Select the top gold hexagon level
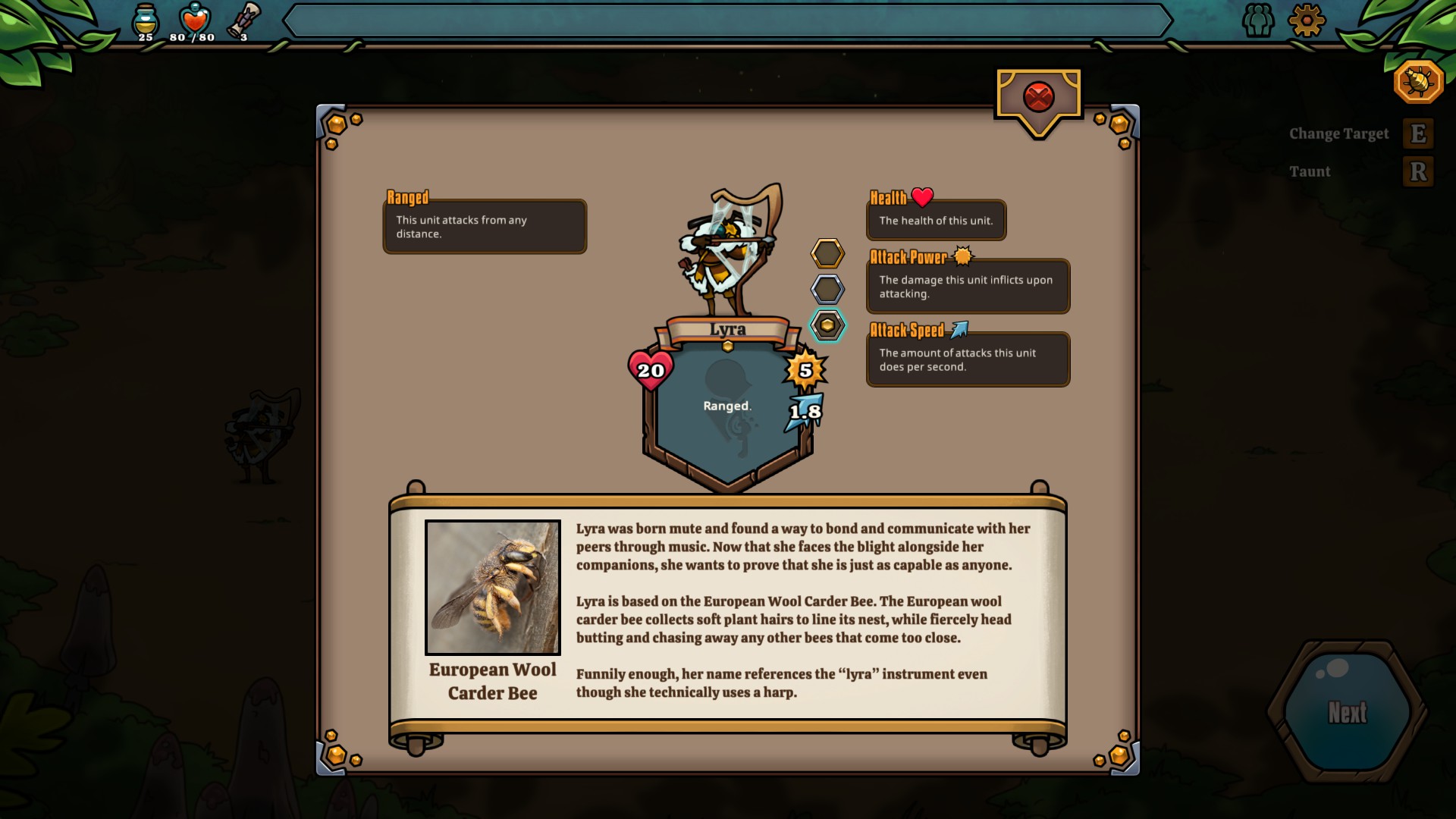1456x819 pixels. tap(827, 253)
